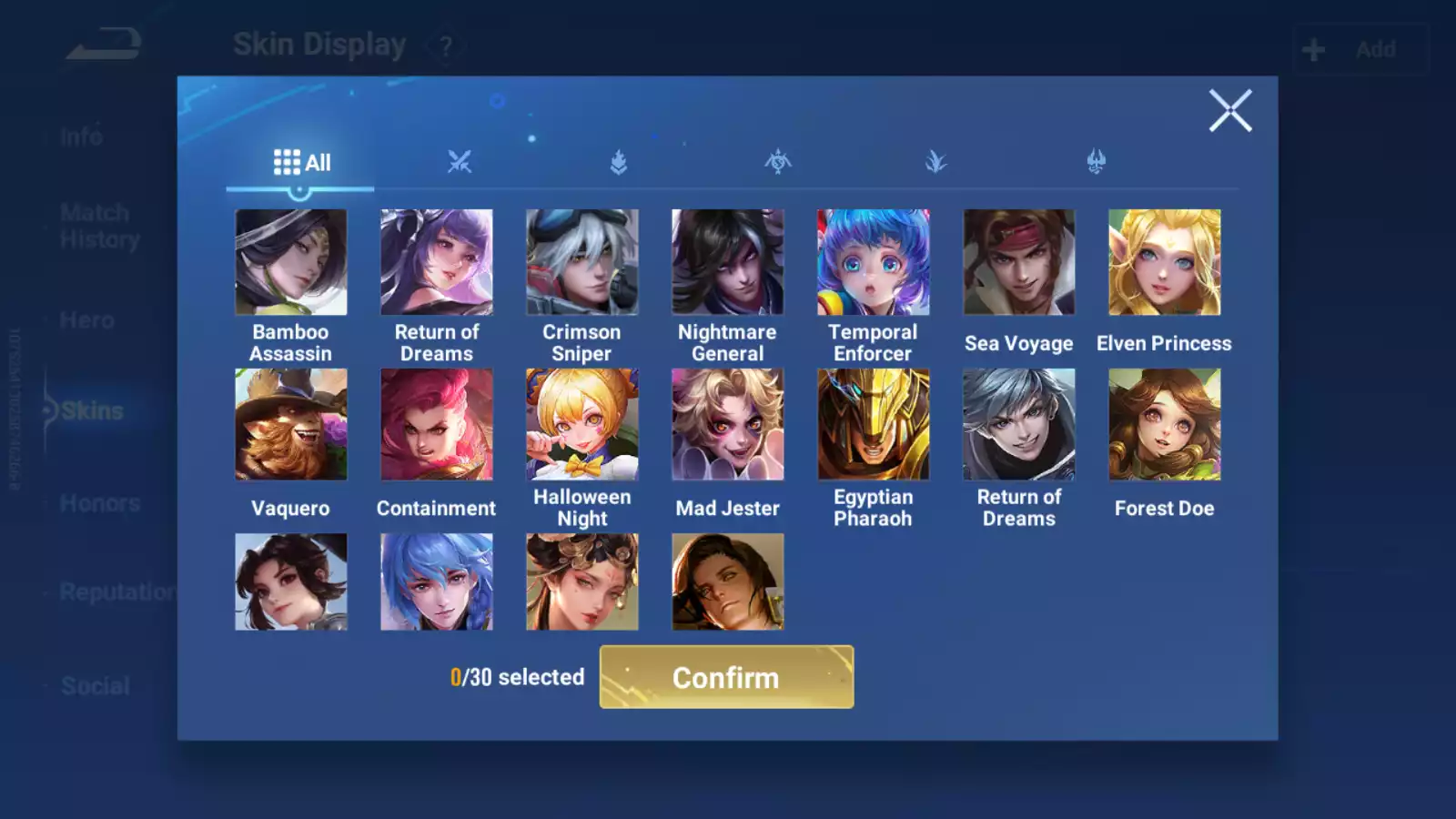Viewport: 1456px width, 819px height.
Task: Choose the Sea Voyage skin
Action: tap(1018, 262)
